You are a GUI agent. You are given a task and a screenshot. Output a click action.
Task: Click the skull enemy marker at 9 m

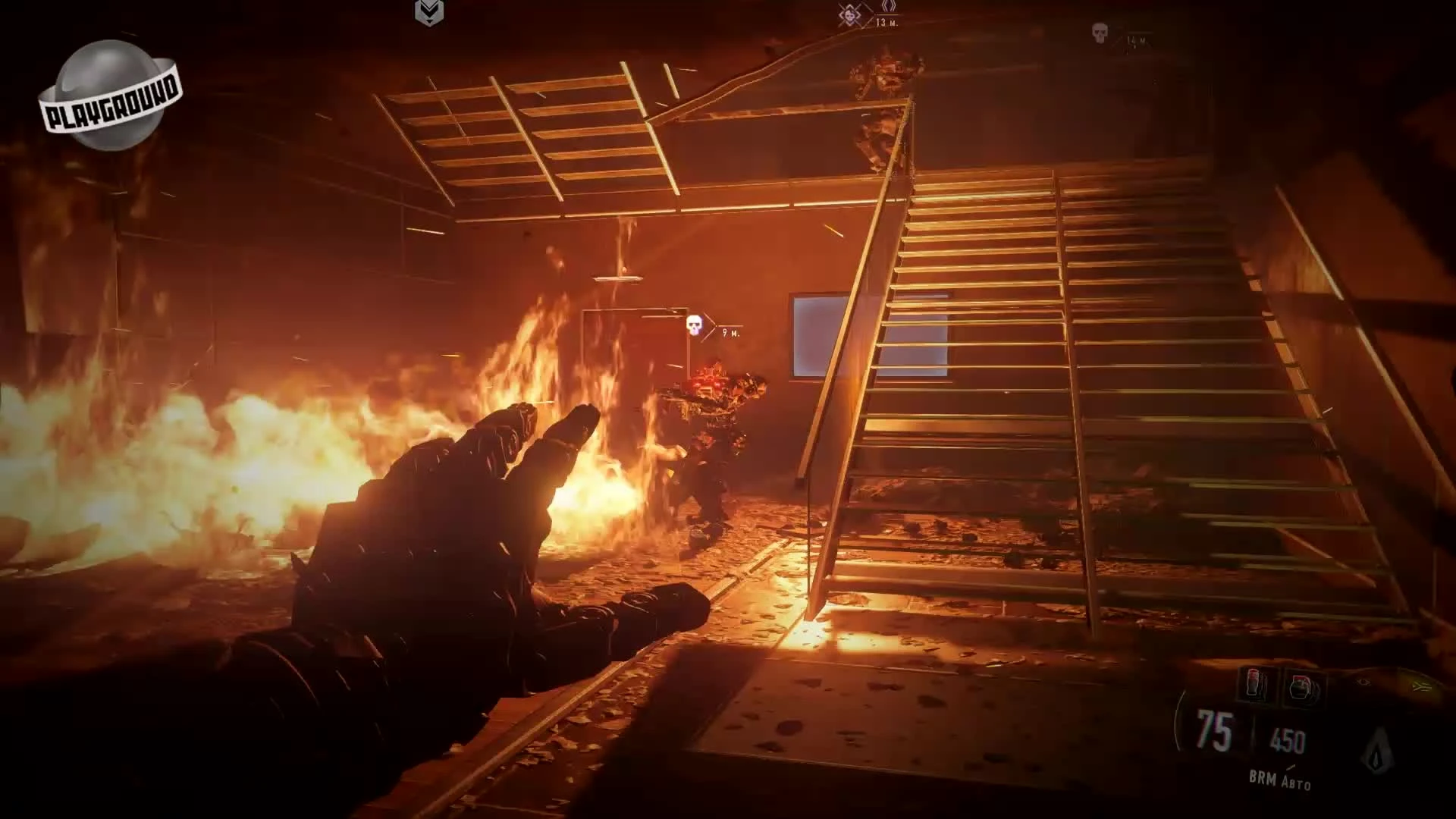pos(694,325)
